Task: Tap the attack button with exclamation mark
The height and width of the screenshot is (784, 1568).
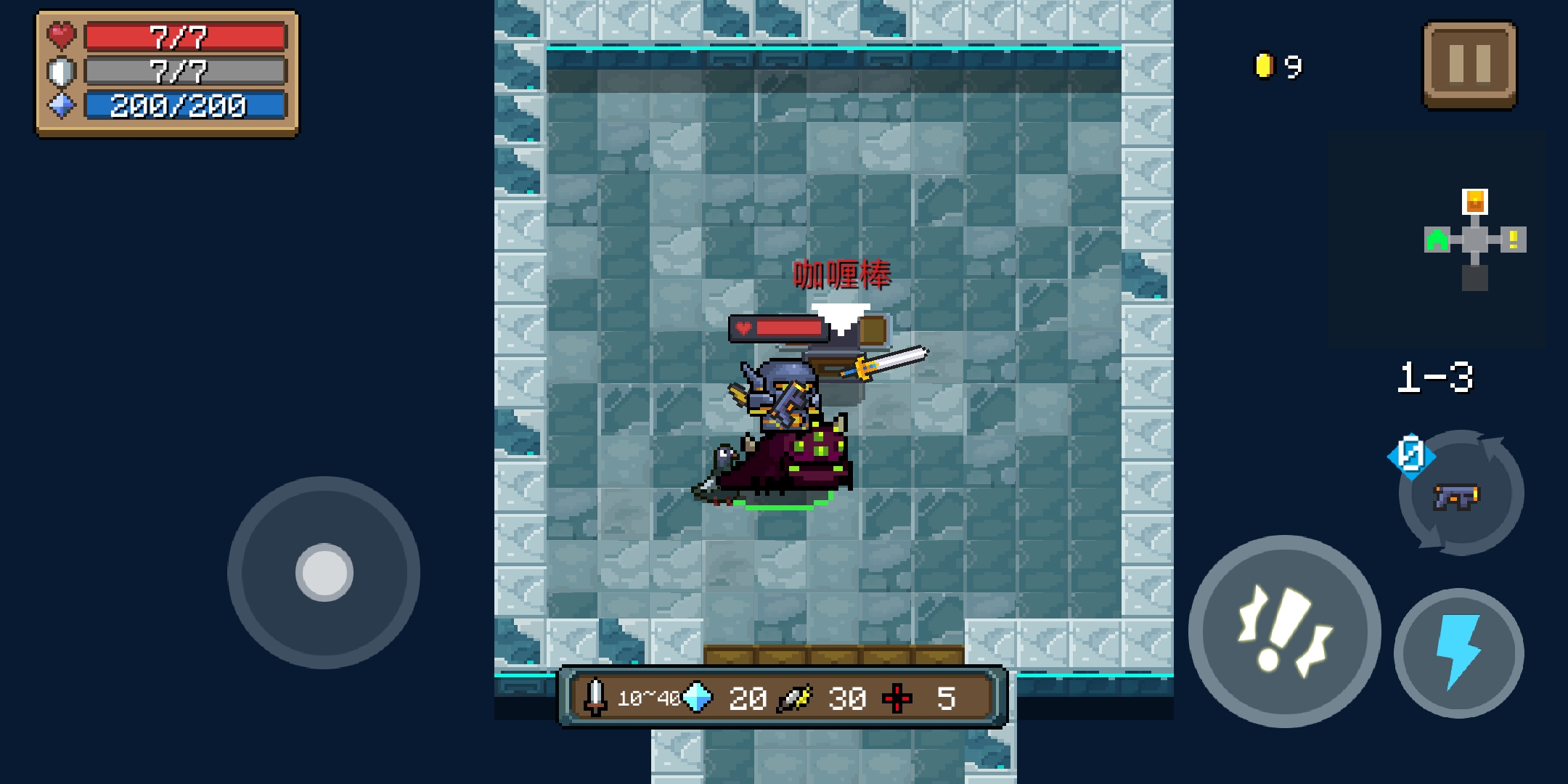Action: [1284, 631]
